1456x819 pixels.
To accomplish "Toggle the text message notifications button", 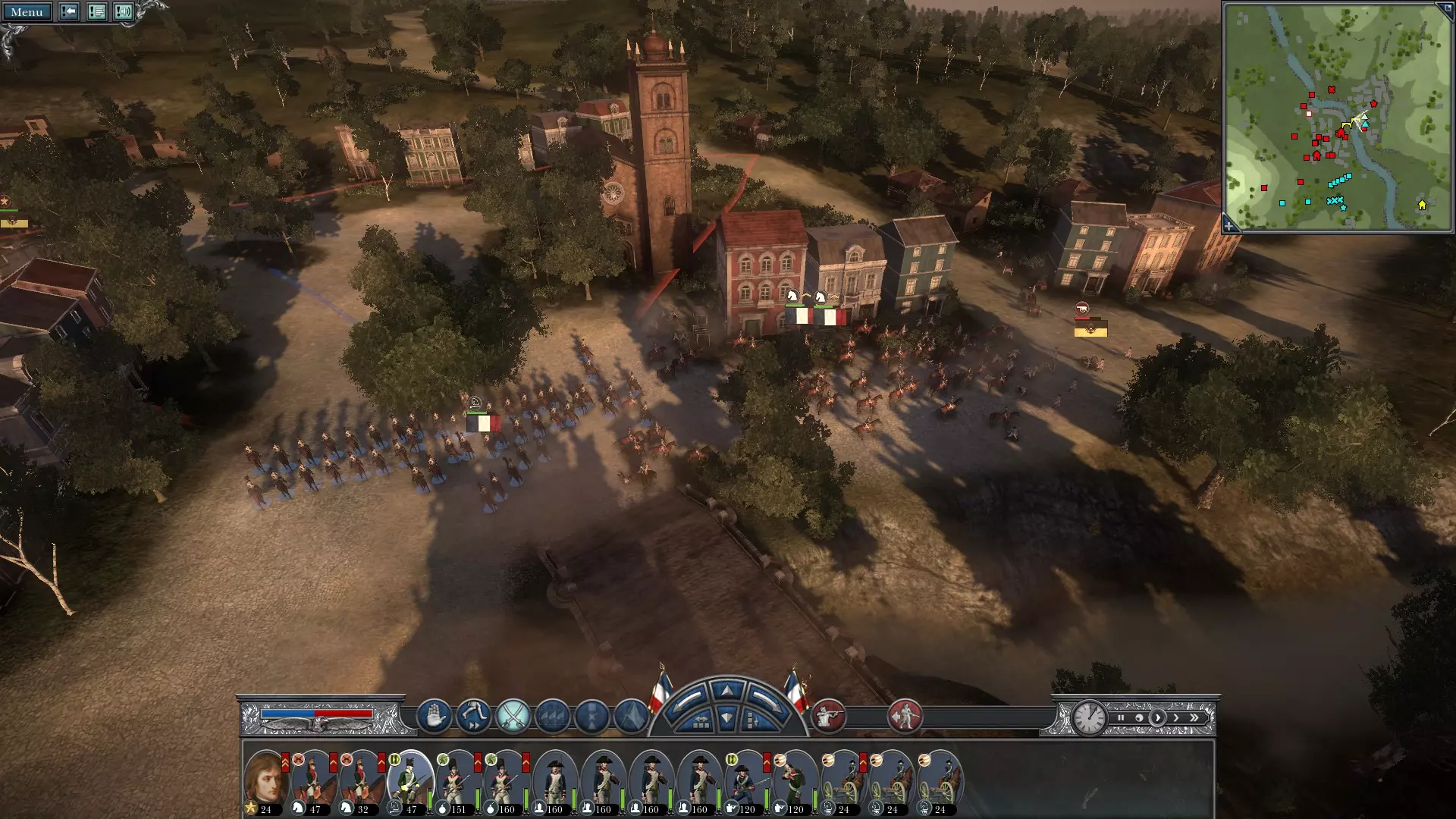I will point(96,12).
